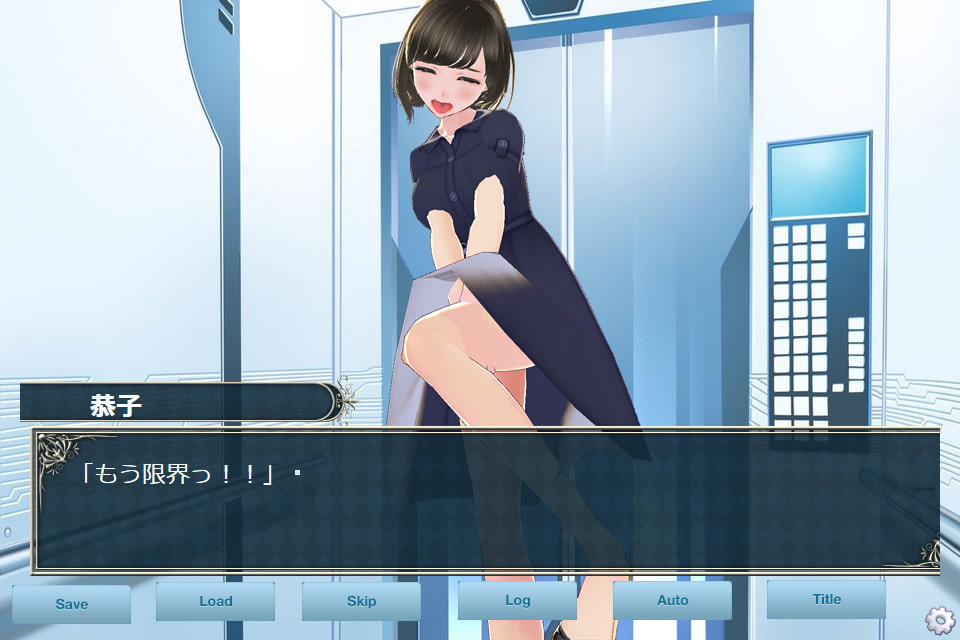Show the dialogue Log
This screenshot has width=960, height=640.
[517, 601]
